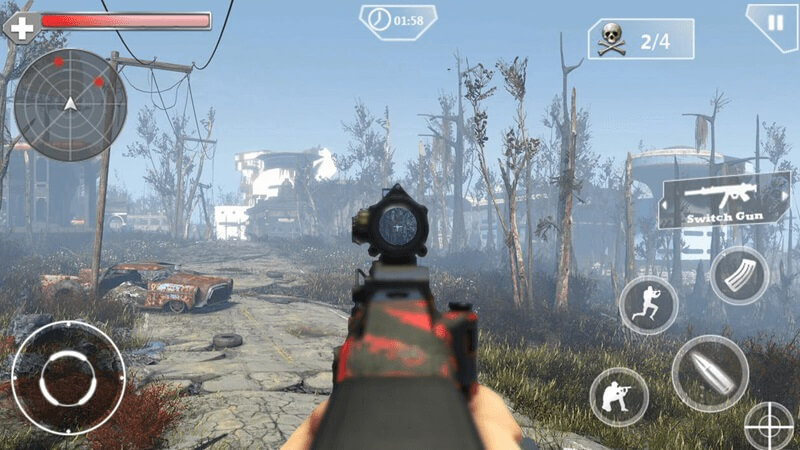
Task: Activate the running soldier sprint button
Action: [x=648, y=304]
